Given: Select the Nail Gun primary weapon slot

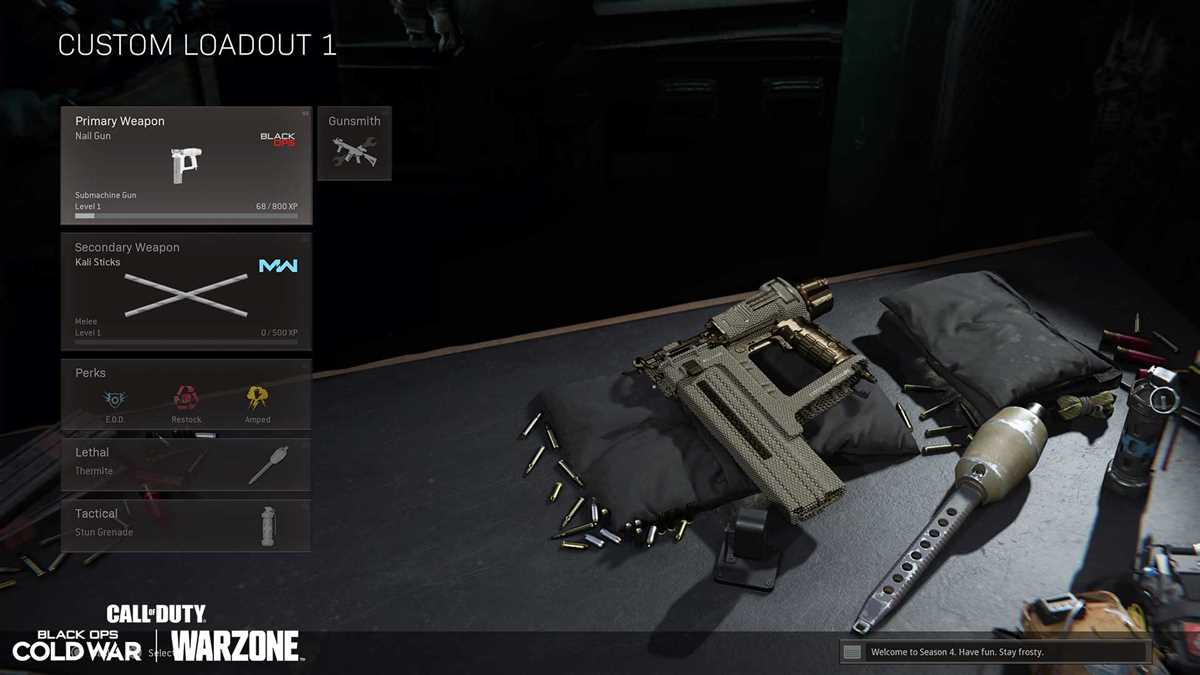Looking at the screenshot, I should point(186,165).
